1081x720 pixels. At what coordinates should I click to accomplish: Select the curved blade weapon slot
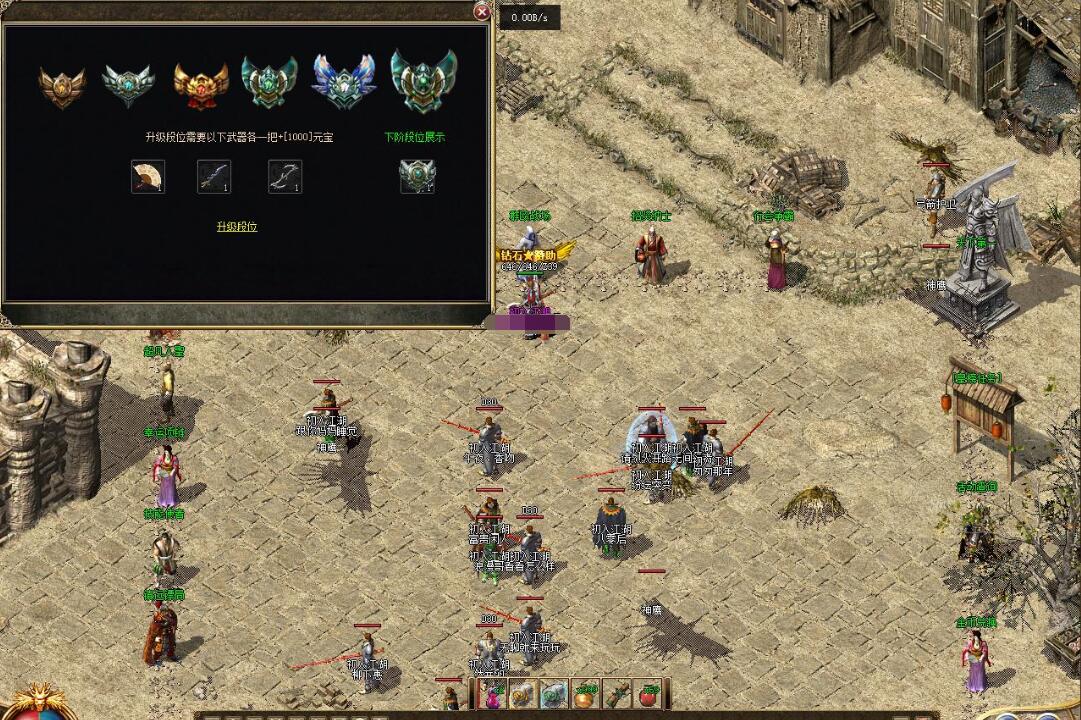coord(285,176)
